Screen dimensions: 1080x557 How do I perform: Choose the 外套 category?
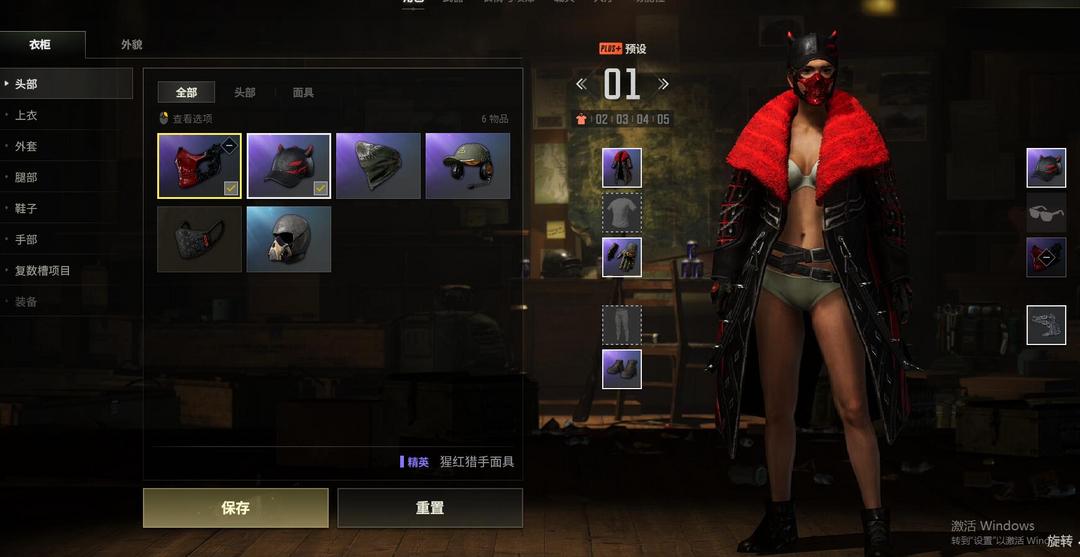26,146
